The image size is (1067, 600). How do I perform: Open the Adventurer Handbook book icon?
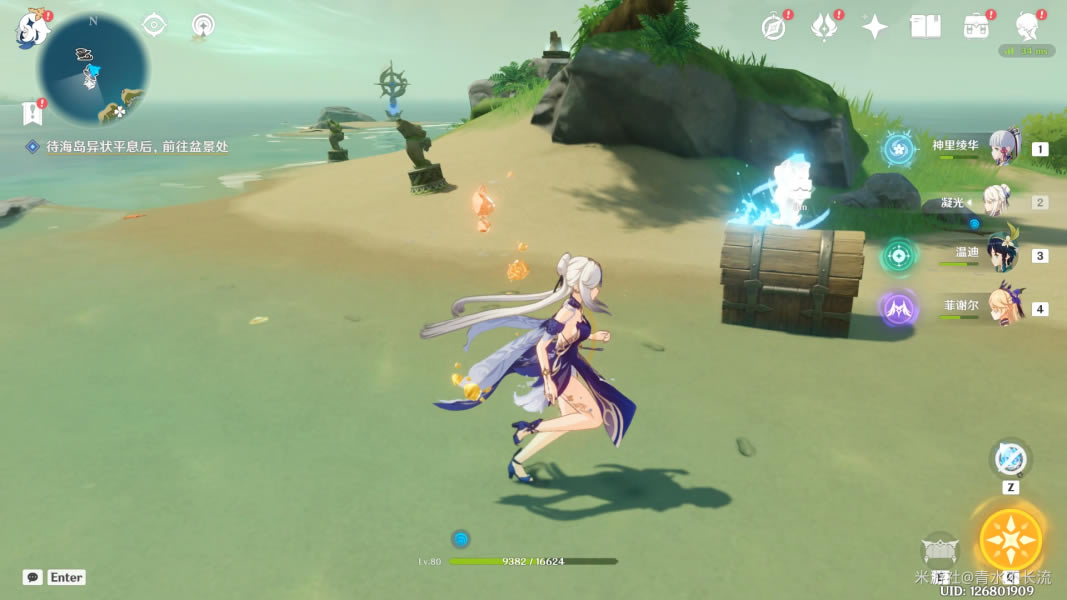[925, 27]
